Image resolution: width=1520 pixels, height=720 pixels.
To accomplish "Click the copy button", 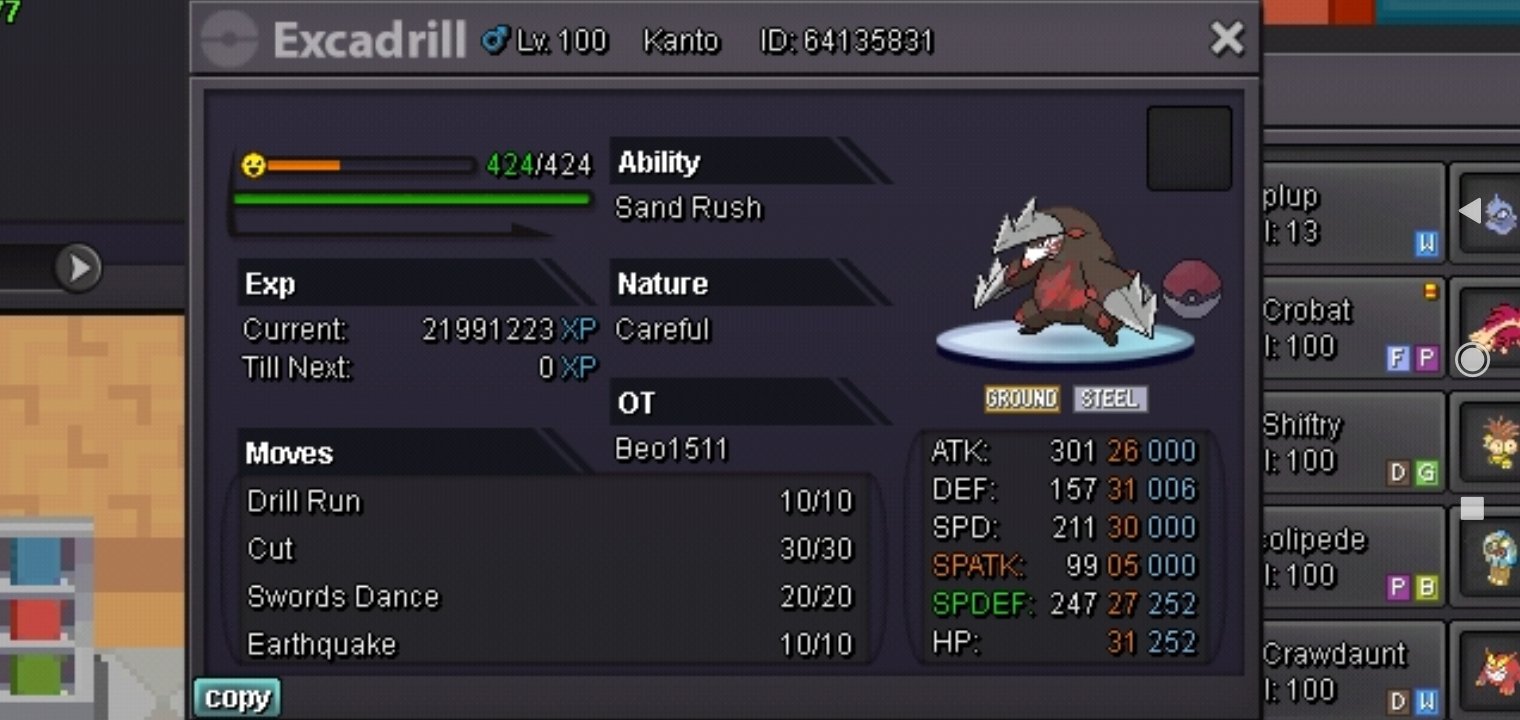I will (237, 698).
